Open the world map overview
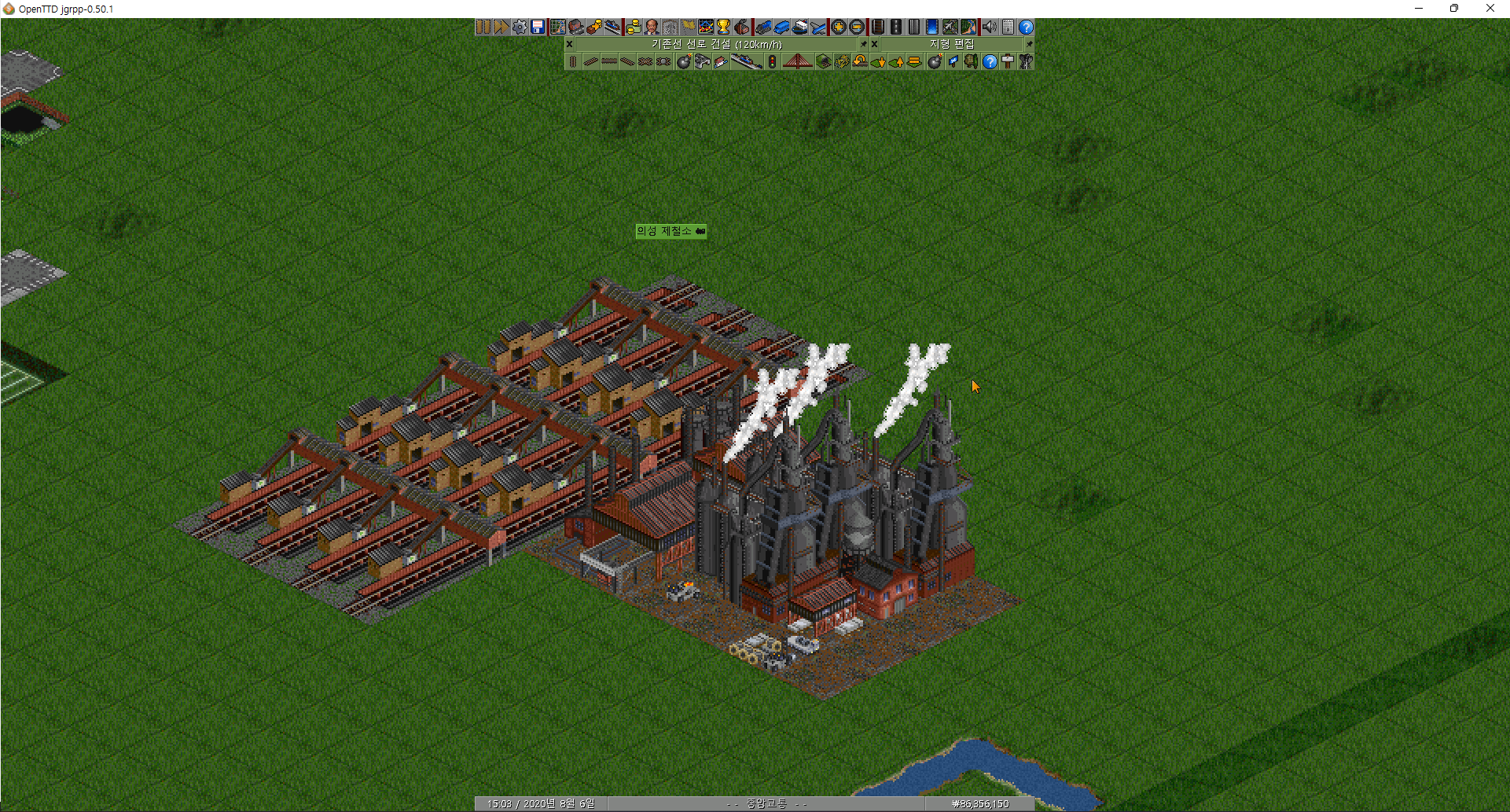Viewport: 1510px width, 812px height. tap(557, 27)
